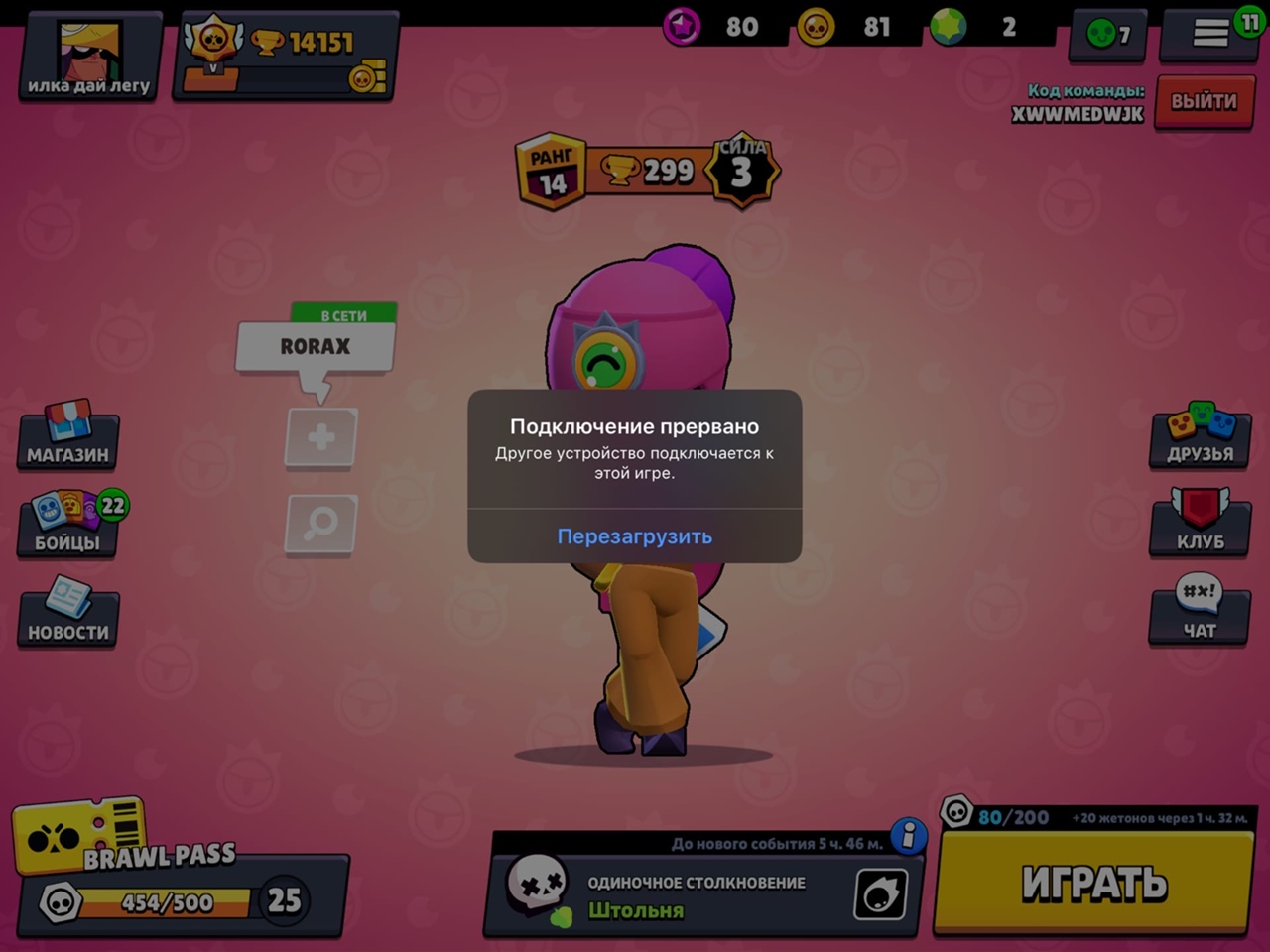Start a match with the ИГРАТЬ button
Viewport: 1270px width, 952px height.
pyautogui.click(x=1092, y=883)
